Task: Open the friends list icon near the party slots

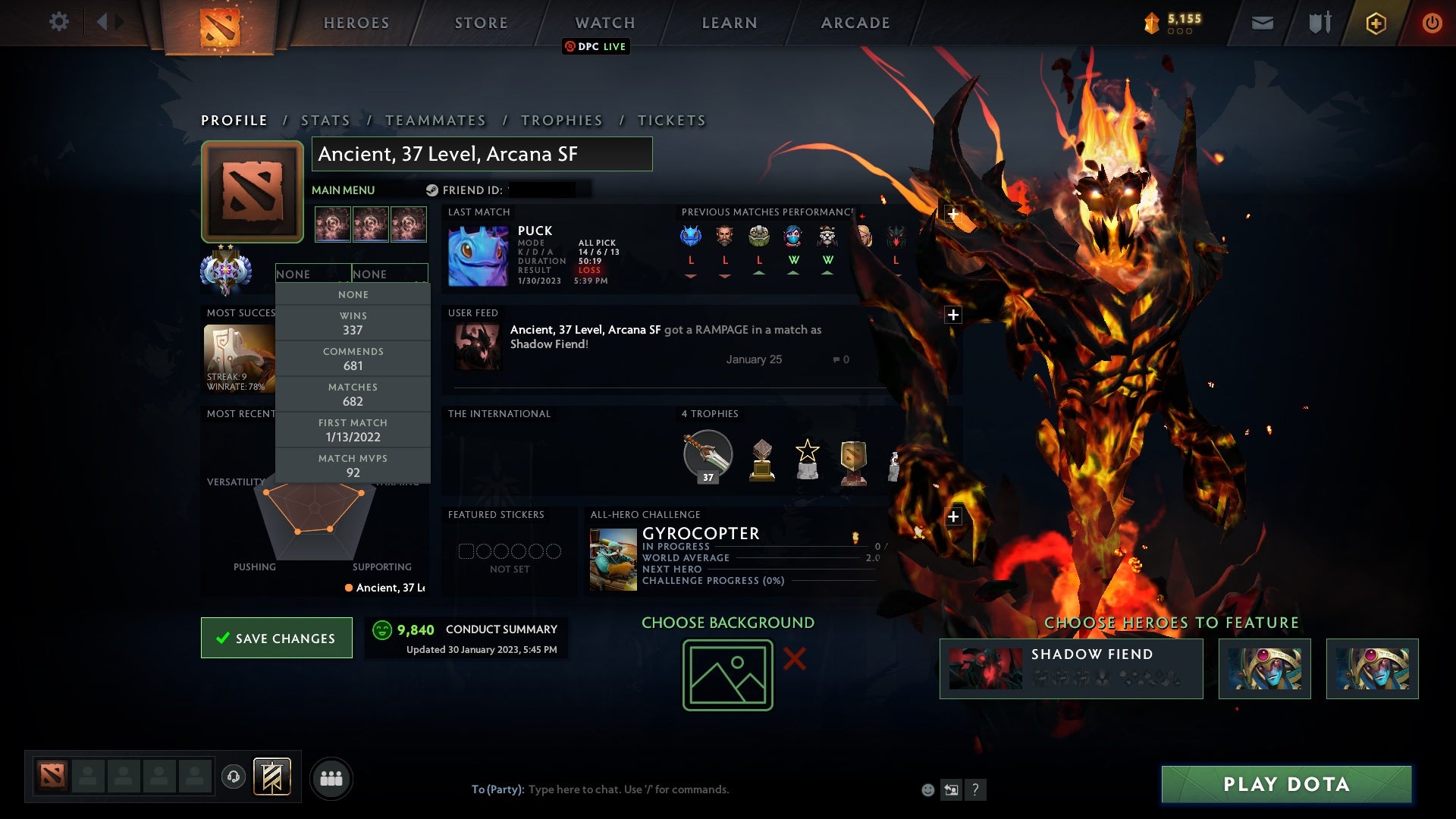Action: 331,777
